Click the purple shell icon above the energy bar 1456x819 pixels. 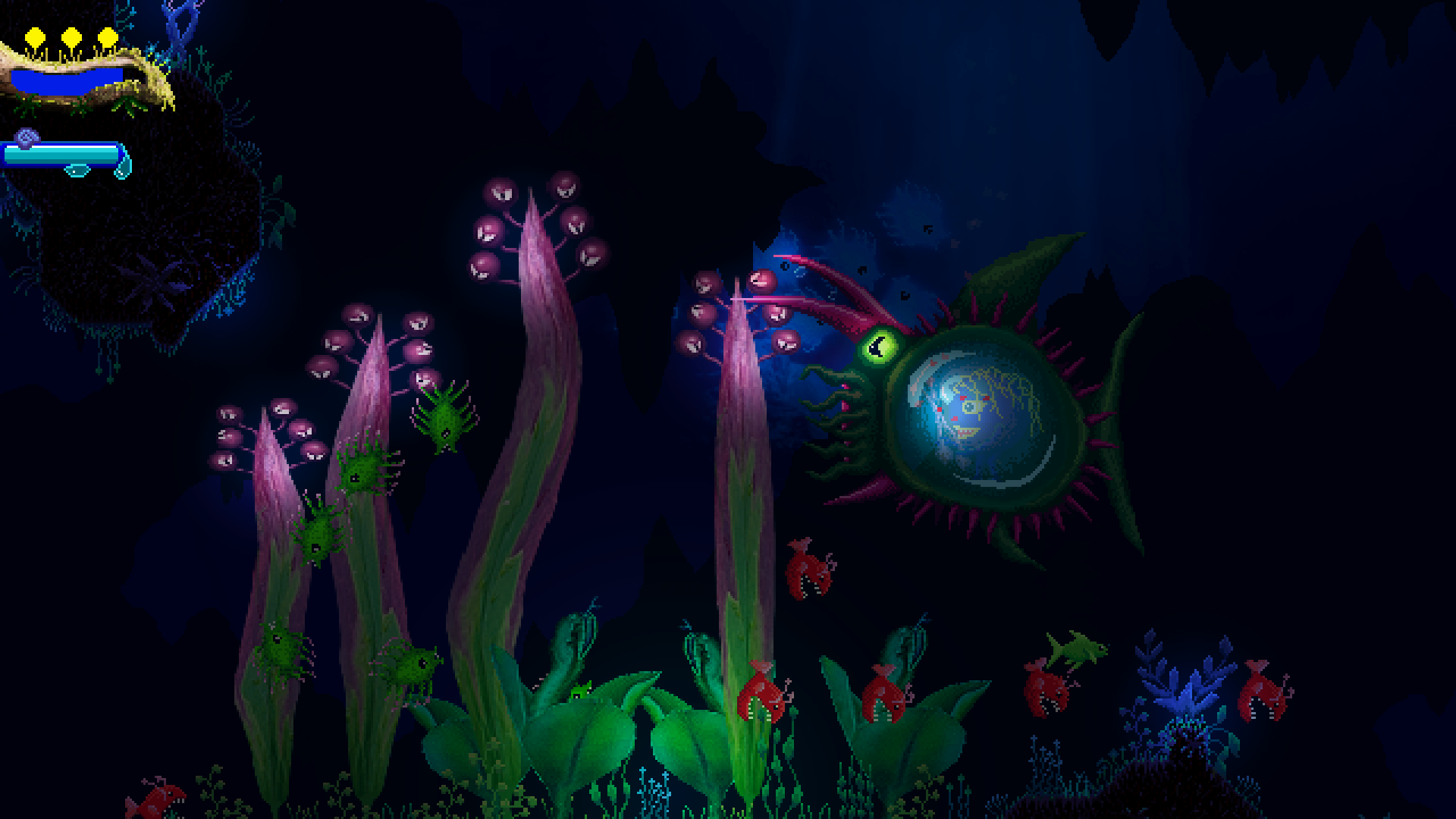pos(25,136)
